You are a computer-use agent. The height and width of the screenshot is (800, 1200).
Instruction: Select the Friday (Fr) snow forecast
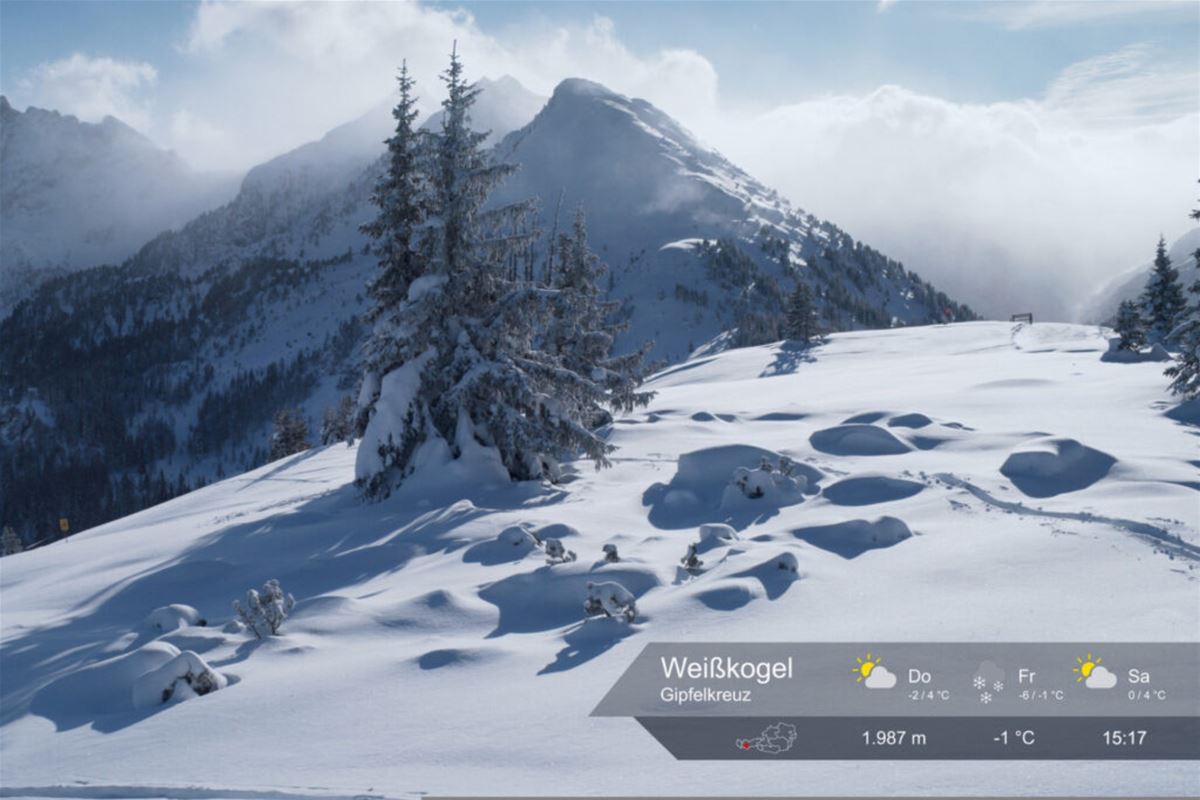pos(1017,681)
